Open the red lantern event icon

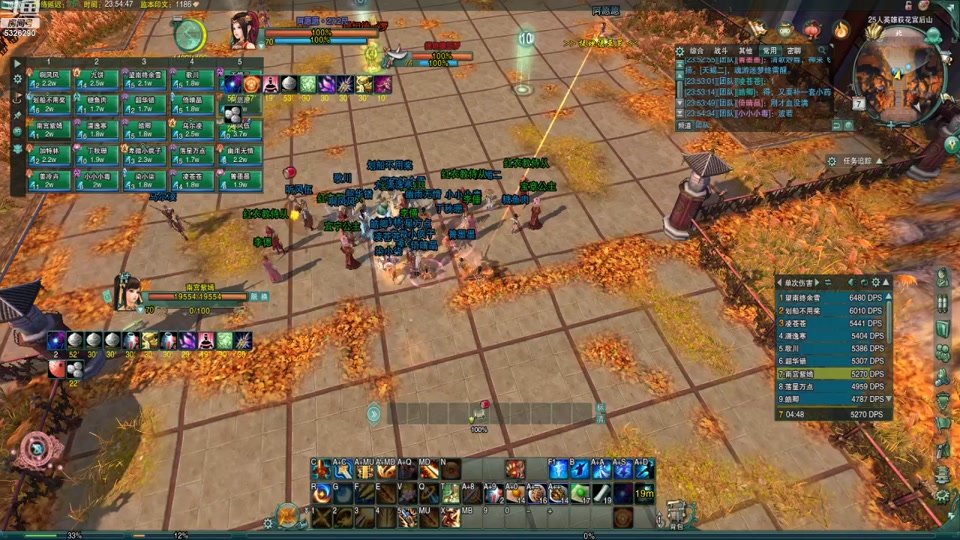pos(812,30)
